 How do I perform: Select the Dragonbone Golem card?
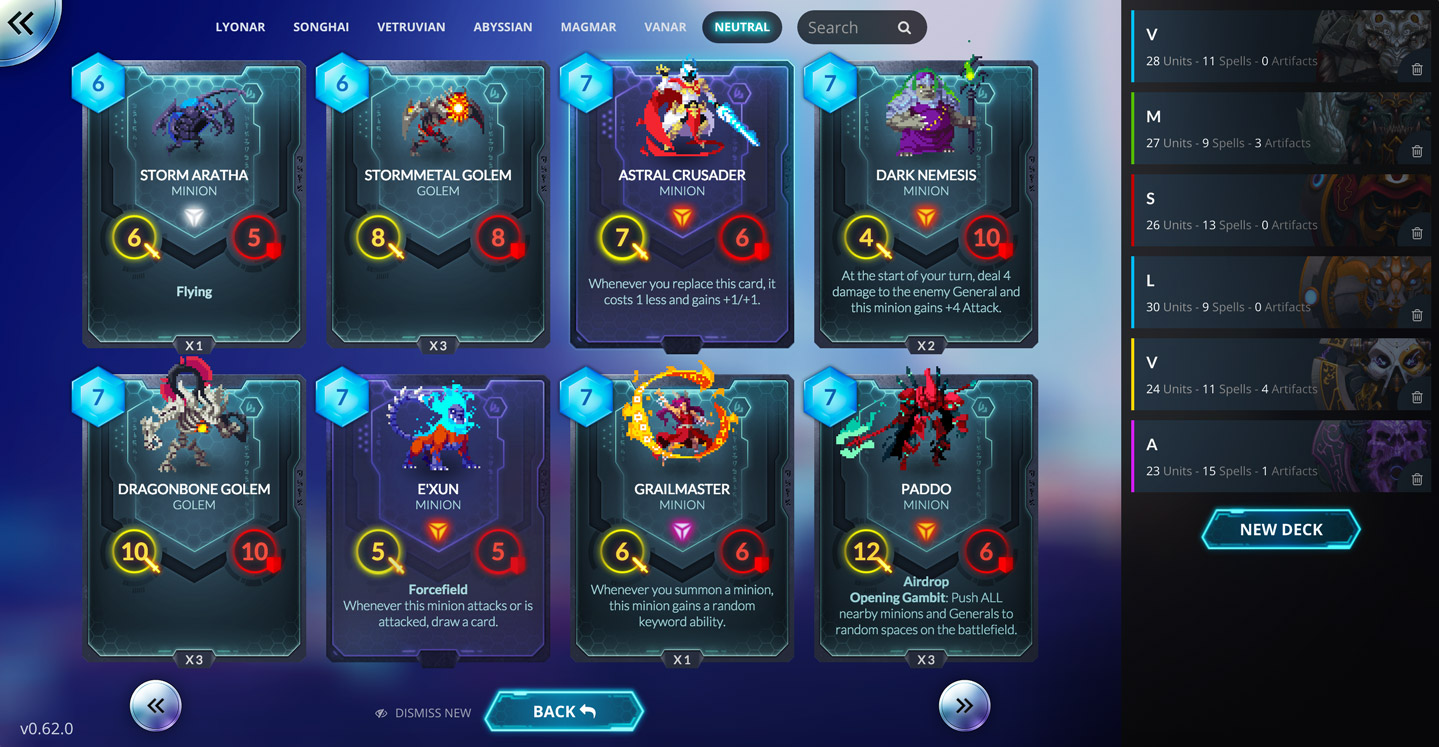coord(193,515)
